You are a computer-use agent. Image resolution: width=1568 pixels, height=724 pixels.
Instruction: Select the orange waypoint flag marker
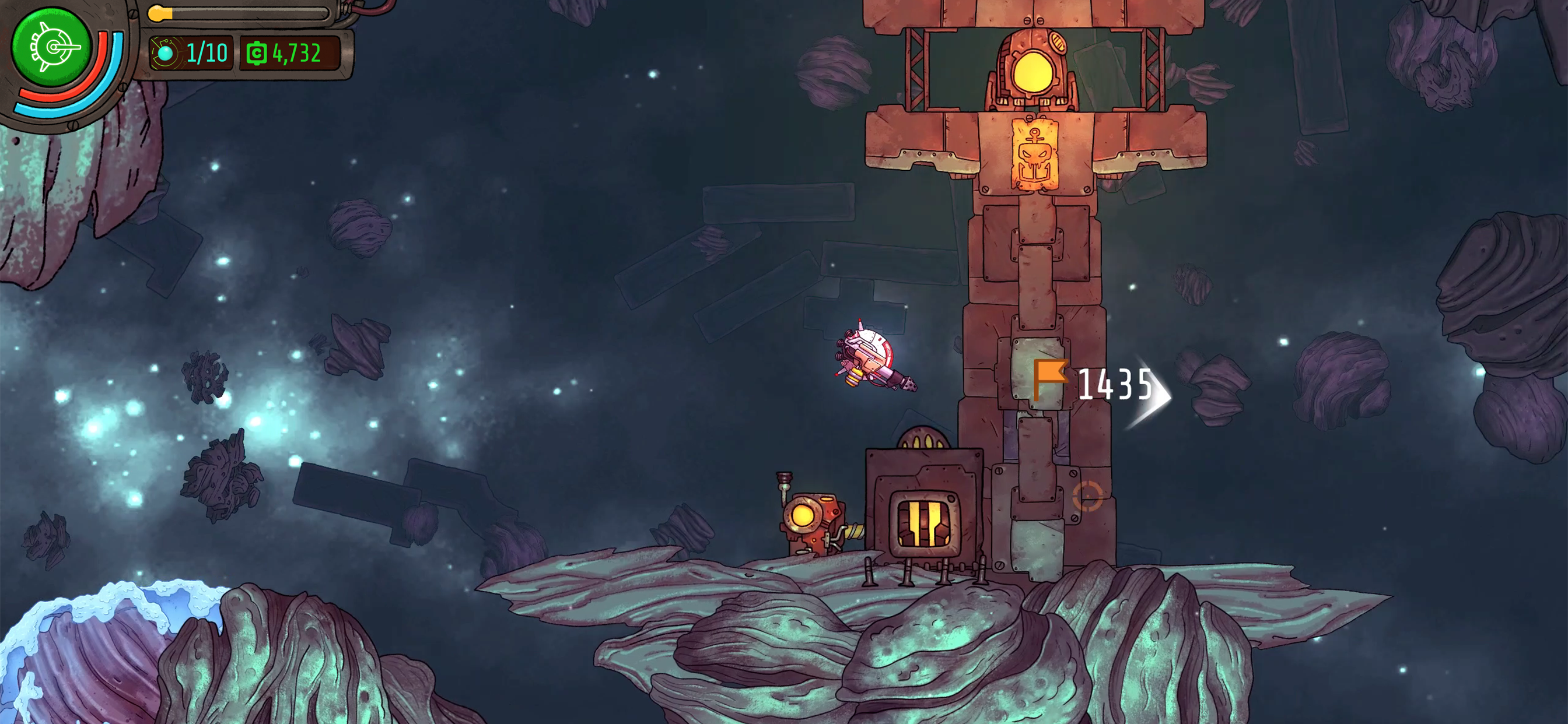pyautogui.click(x=1049, y=378)
